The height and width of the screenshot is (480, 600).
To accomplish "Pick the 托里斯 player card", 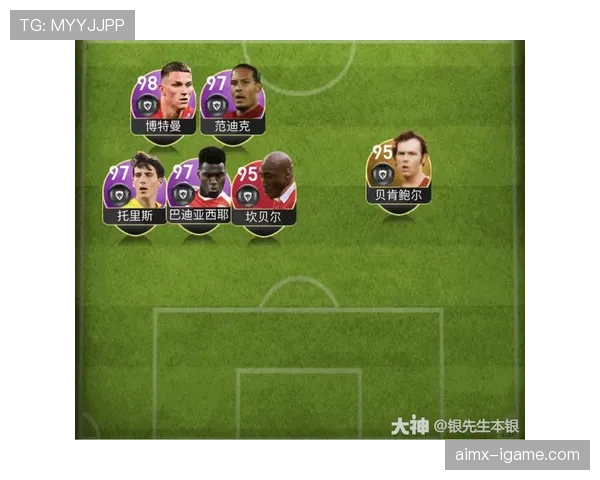I will coord(134,190).
